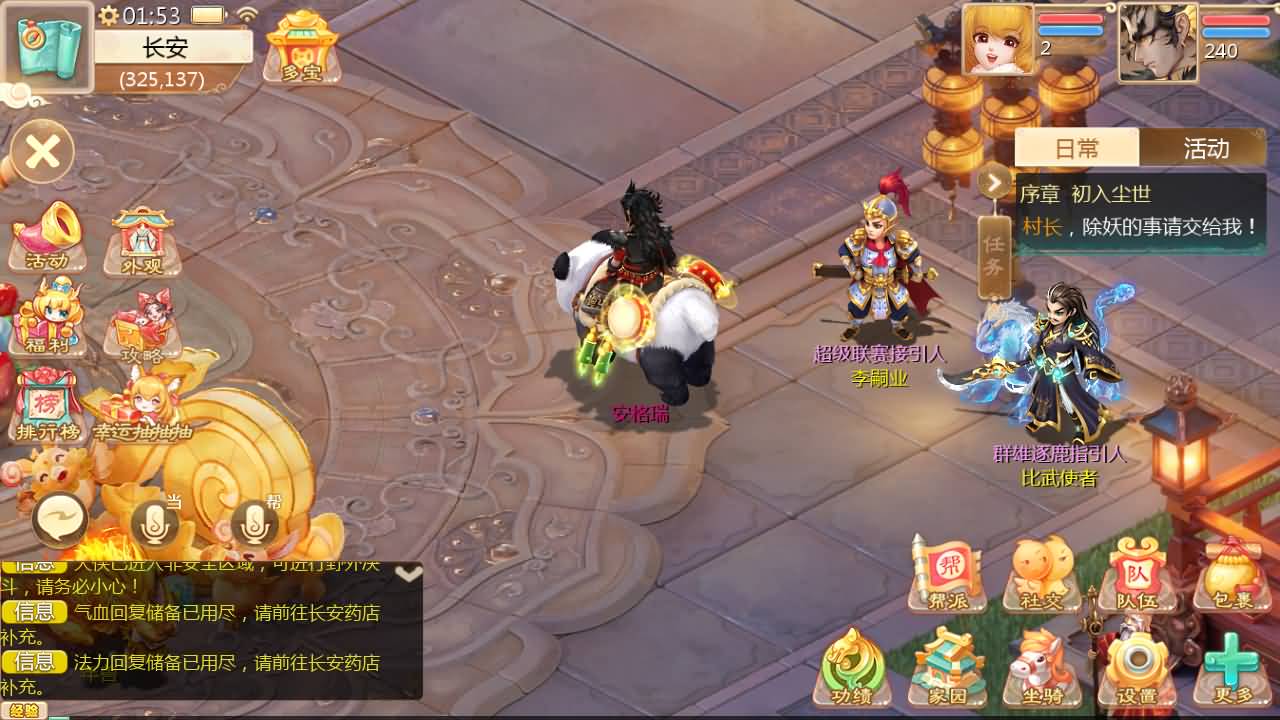Close the left side menu with X
Viewport: 1280px width, 720px height.
click(42, 152)
